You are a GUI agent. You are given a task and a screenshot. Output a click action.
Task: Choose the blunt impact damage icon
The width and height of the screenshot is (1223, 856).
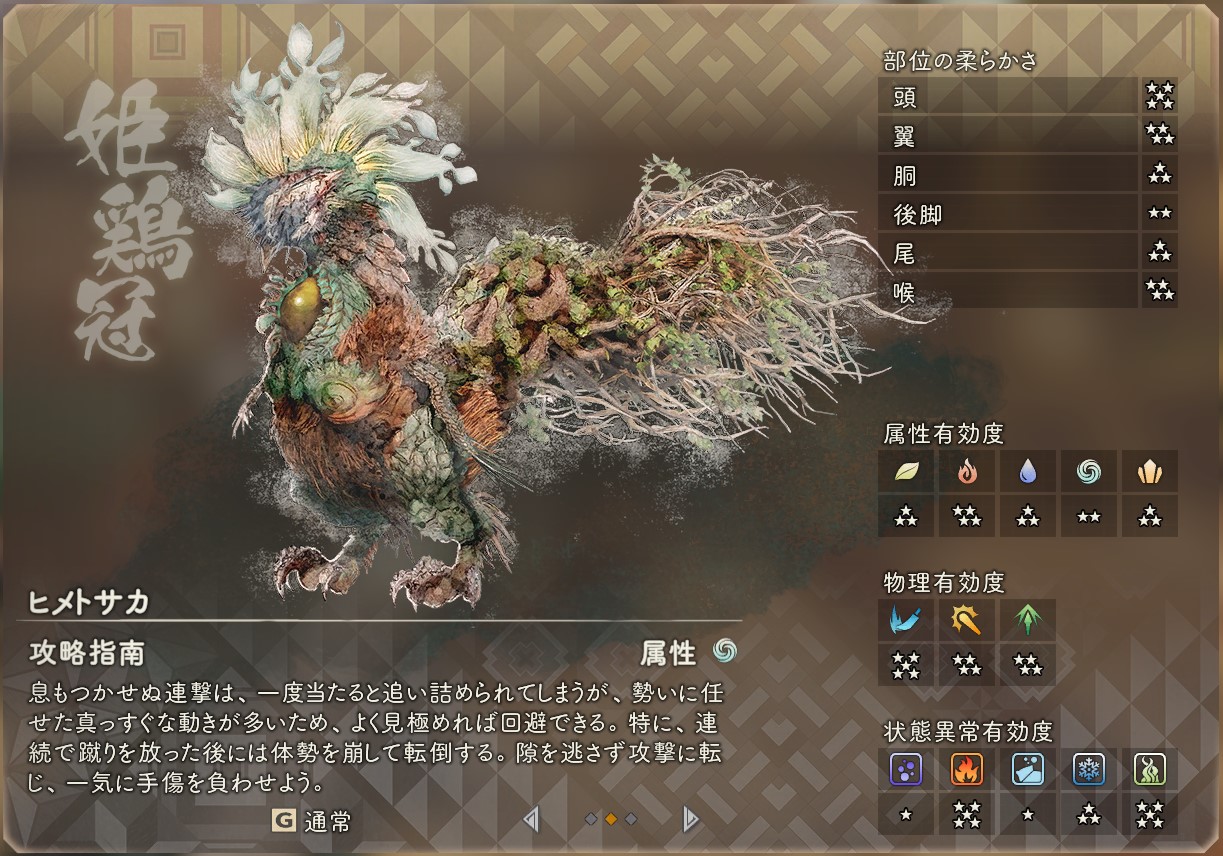pos(967,620)
